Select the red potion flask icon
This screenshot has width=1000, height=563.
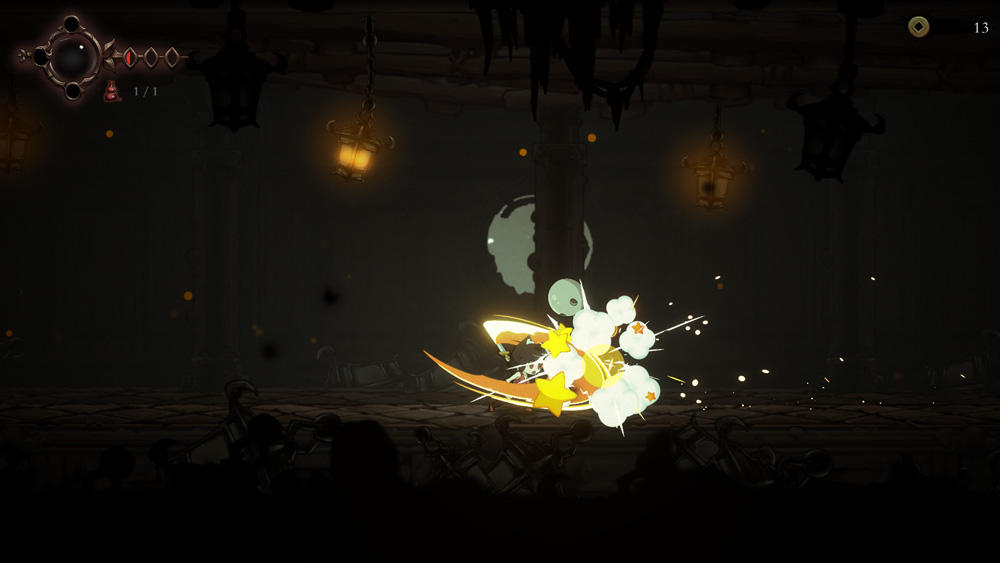pyautogui.click(x=112, y=92)
